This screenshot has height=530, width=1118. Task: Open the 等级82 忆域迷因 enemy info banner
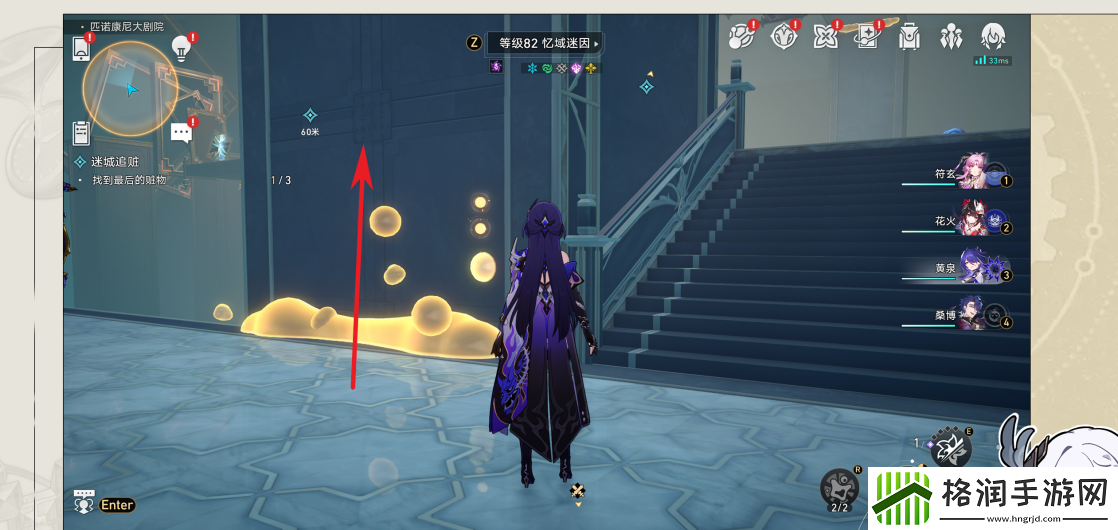pyautogui.click(x=546, y=43)
